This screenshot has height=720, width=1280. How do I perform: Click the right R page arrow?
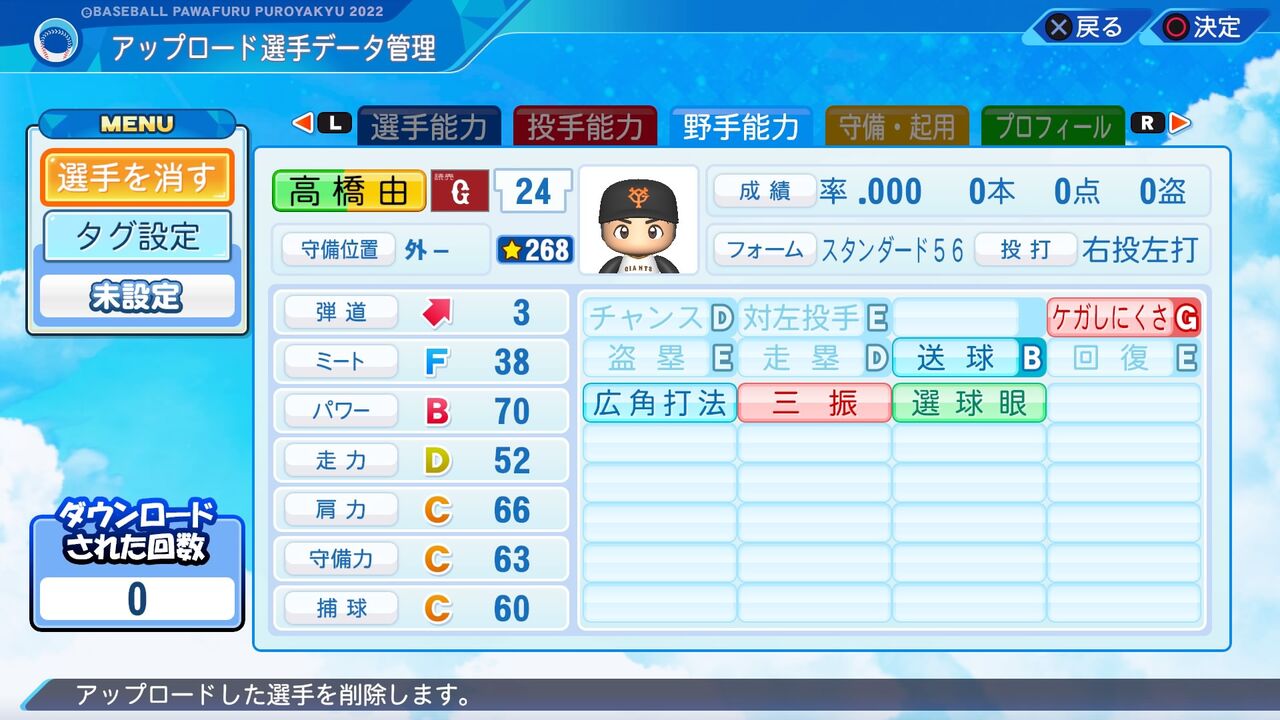pos(1178,123)
